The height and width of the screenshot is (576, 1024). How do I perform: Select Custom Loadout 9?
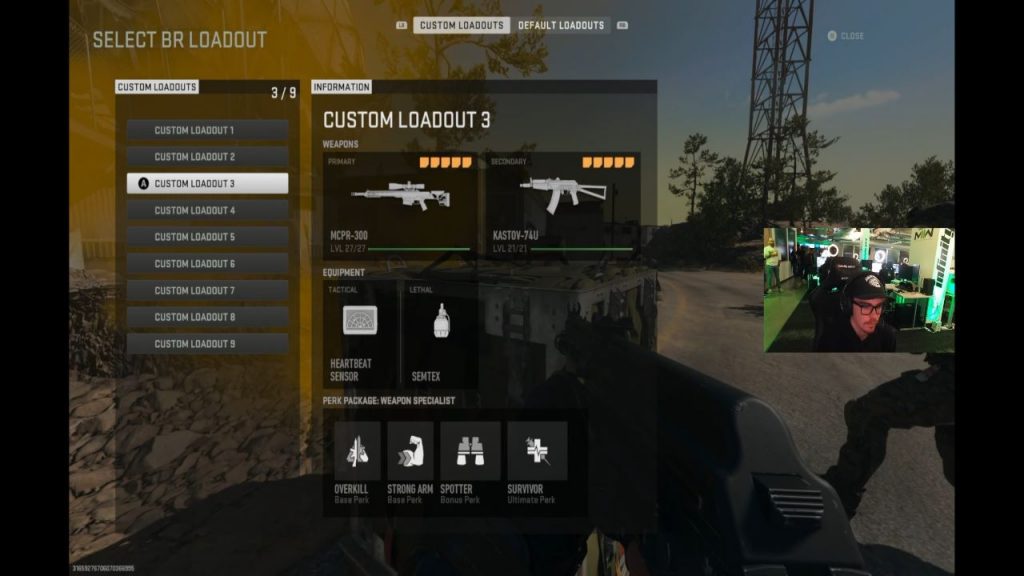(207, 343)
